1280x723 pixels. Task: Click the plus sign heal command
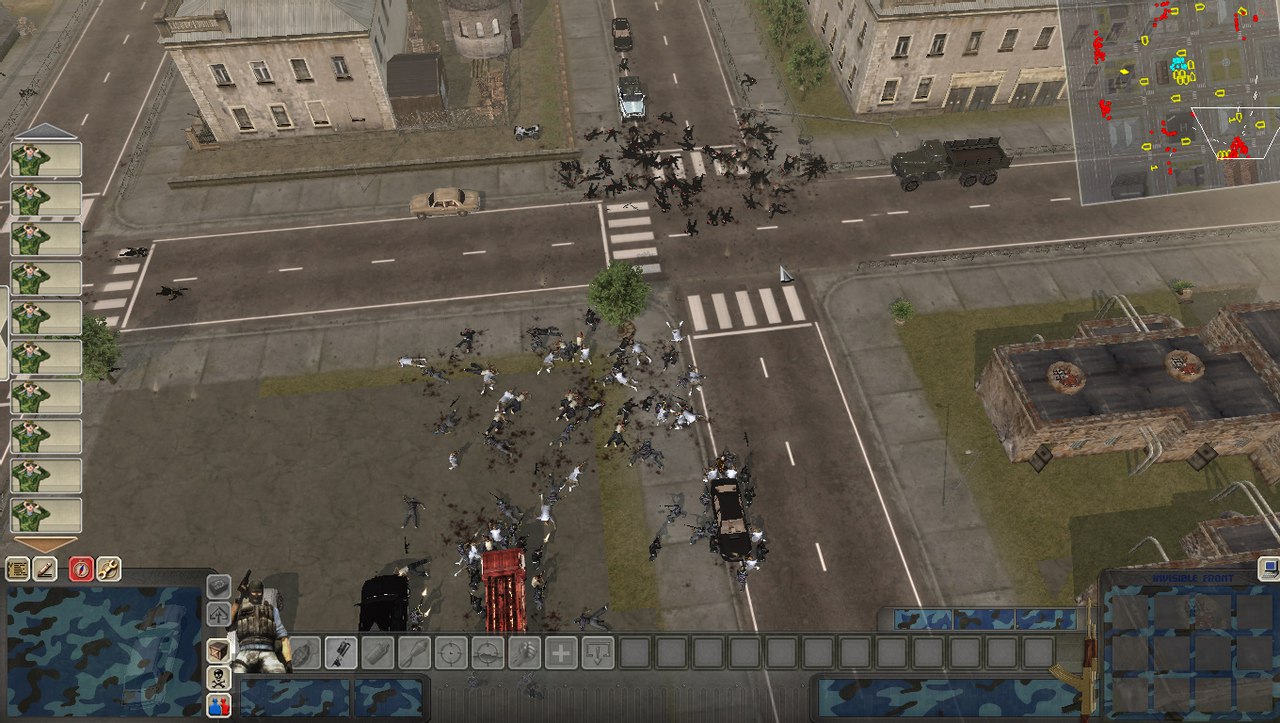click(x=561, y=653)
